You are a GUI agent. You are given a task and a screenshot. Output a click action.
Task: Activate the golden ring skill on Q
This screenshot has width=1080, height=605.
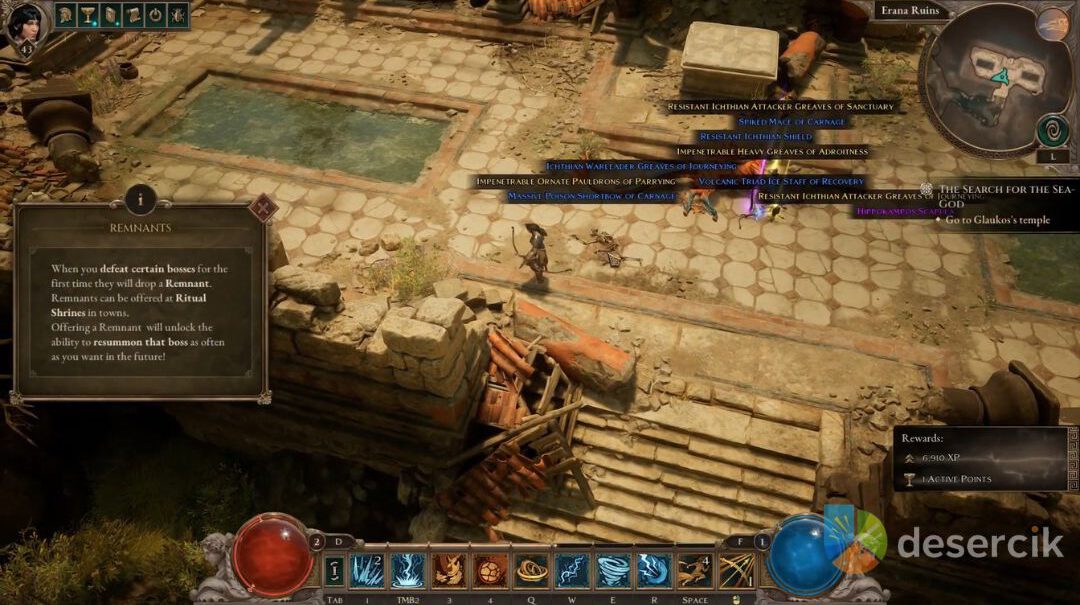coord(530,570)
